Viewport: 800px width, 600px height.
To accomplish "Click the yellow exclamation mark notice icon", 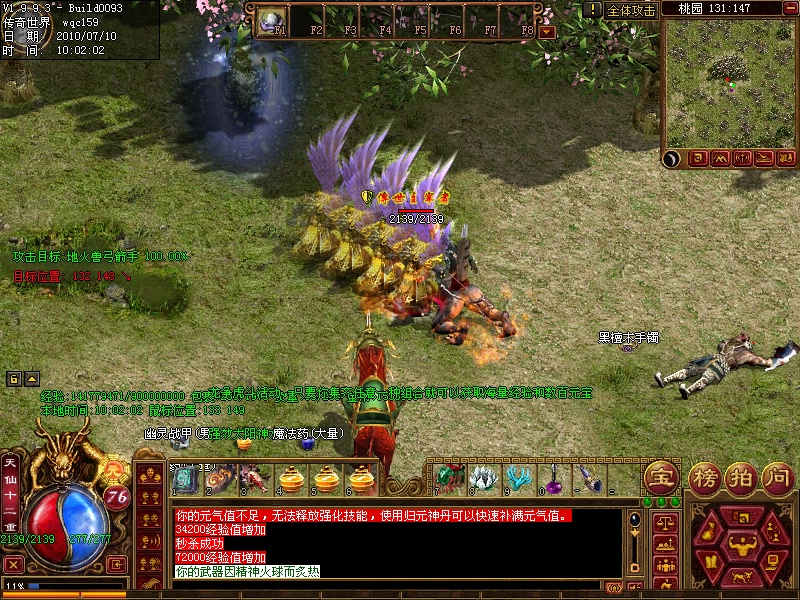I will click(594, 9).
